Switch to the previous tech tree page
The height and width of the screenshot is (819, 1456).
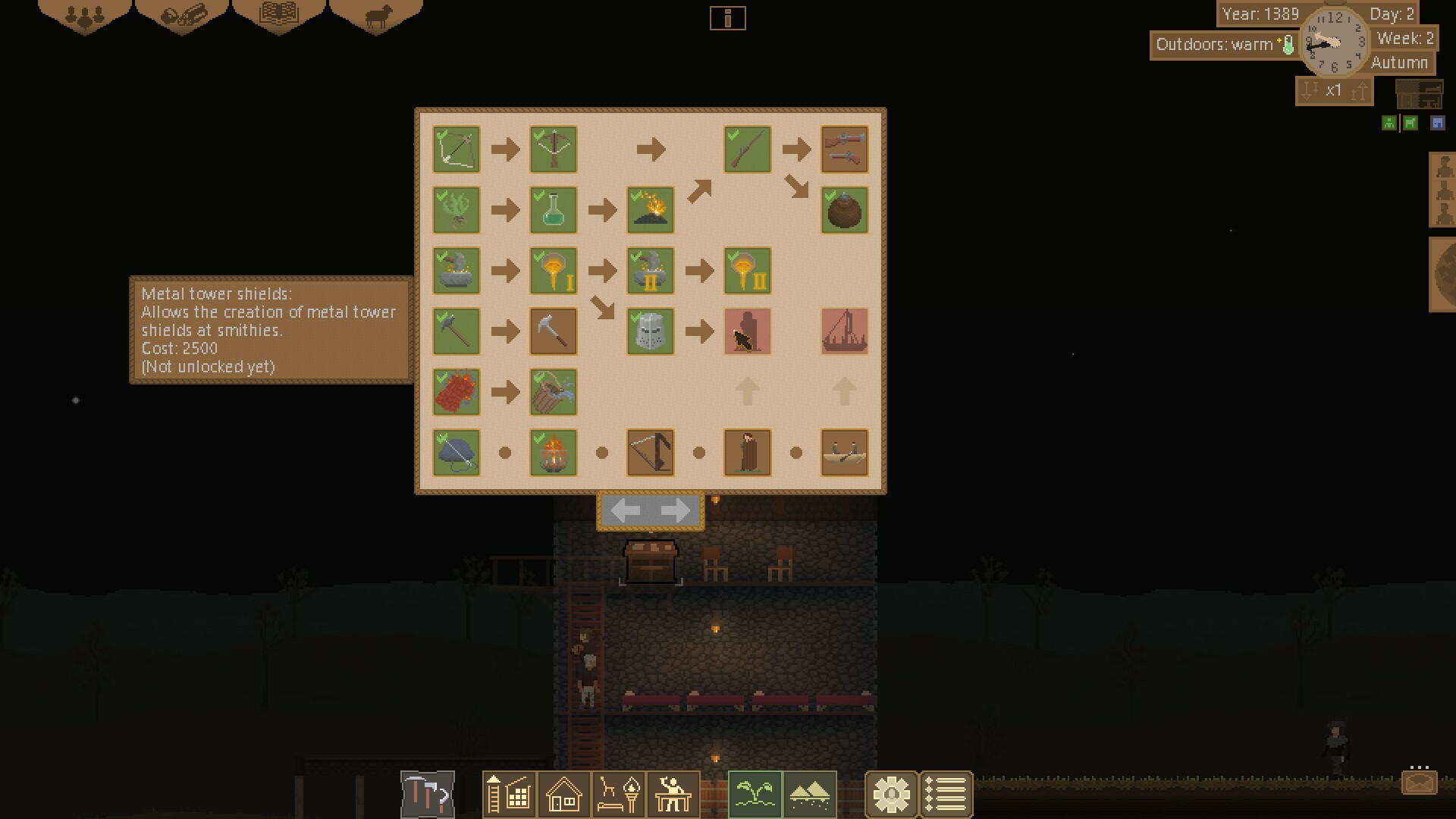(626, 510)
